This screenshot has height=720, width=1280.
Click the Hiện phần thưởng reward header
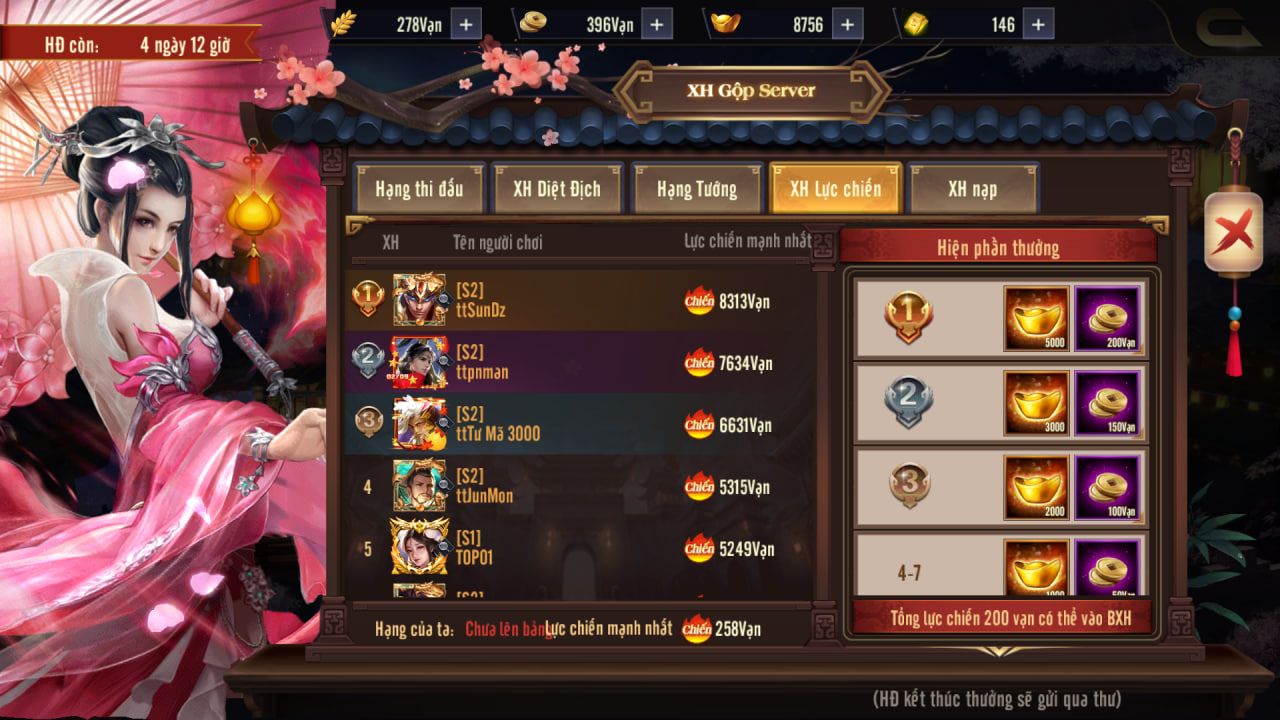click(x=998, y=247)
